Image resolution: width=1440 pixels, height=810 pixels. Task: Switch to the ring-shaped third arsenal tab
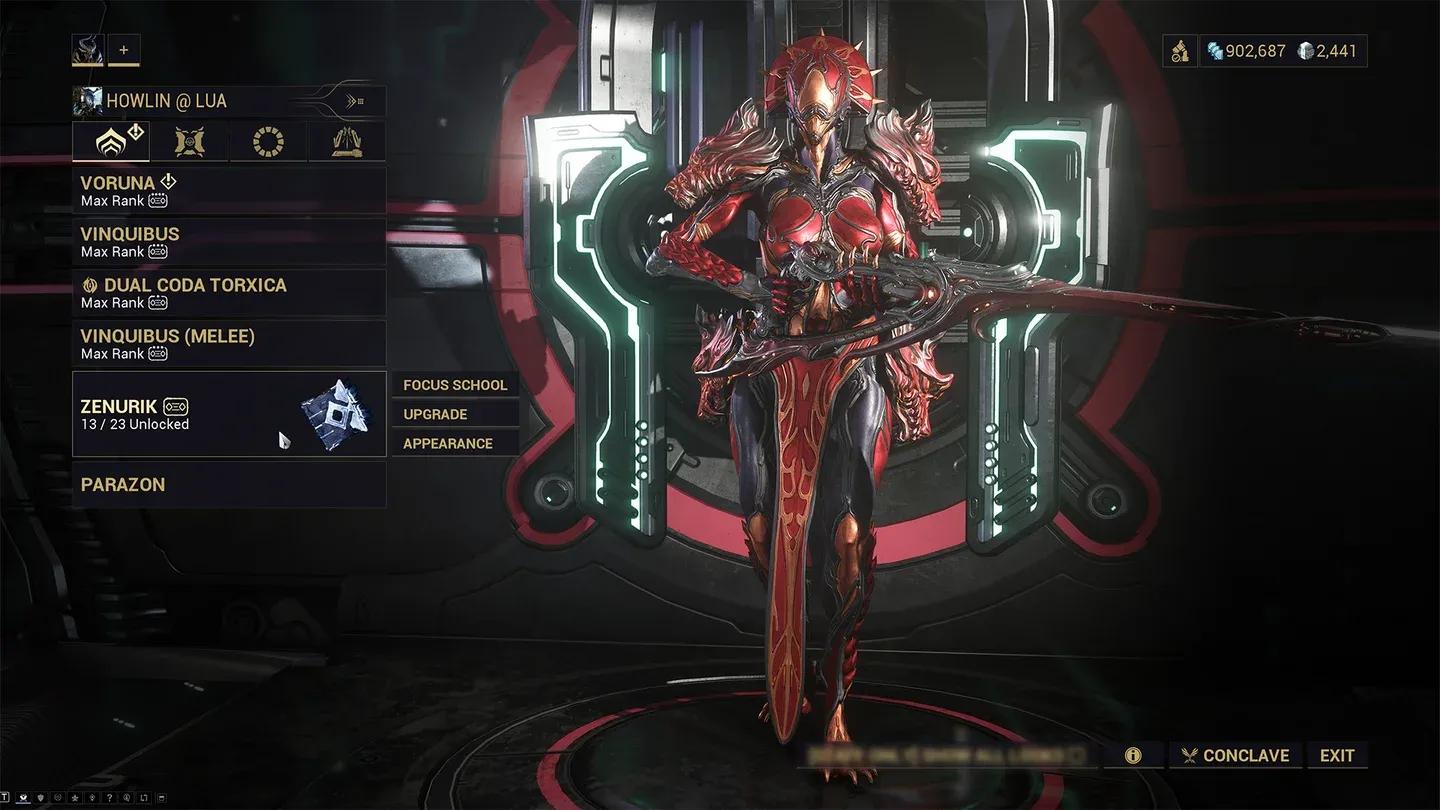coord(268,141)
